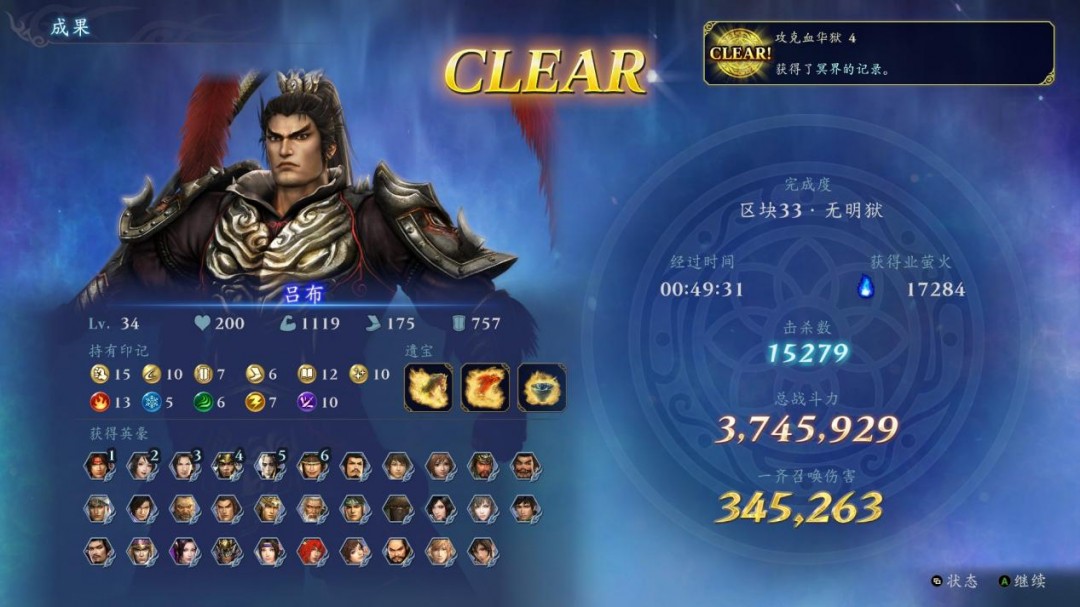The height and width of the screenshot is (607, 1080).
Task: Select the hero portrait numbered 6
Action: tap(312, 466)
